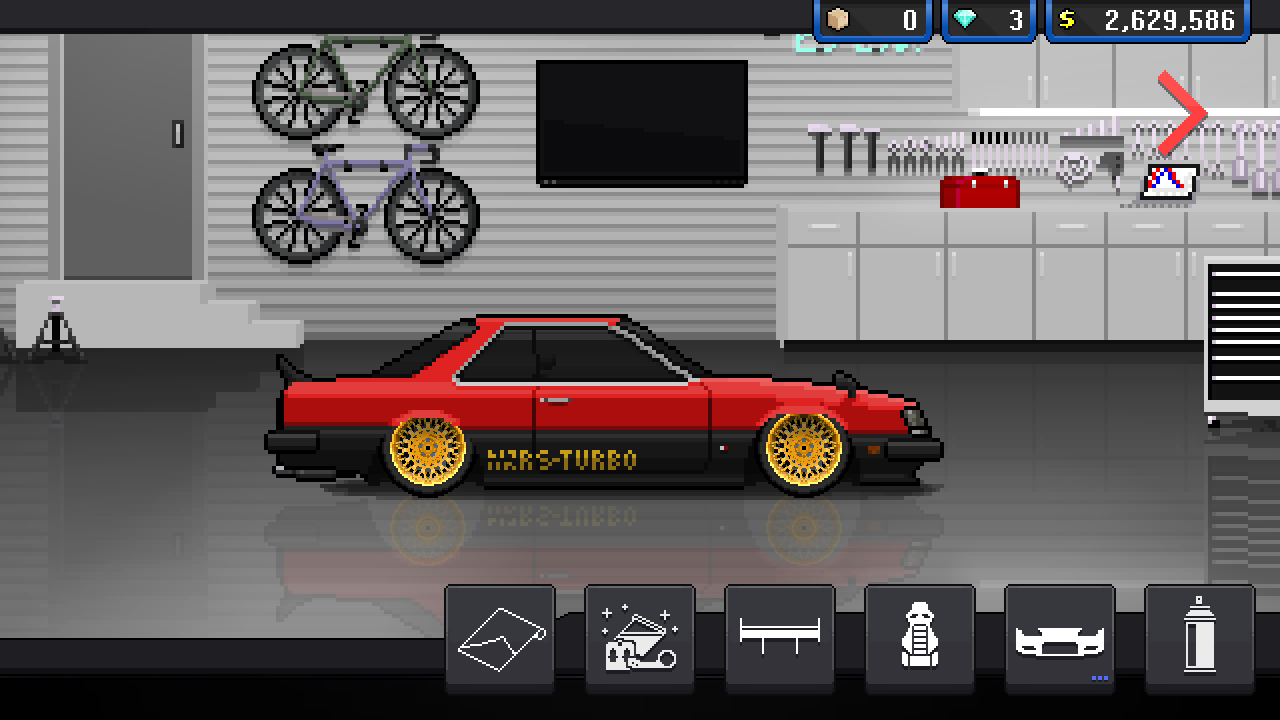This screenshot has height=720, width=1280.
Task: Click the wall-mounted TV screen
Action: tap(643, 120)
